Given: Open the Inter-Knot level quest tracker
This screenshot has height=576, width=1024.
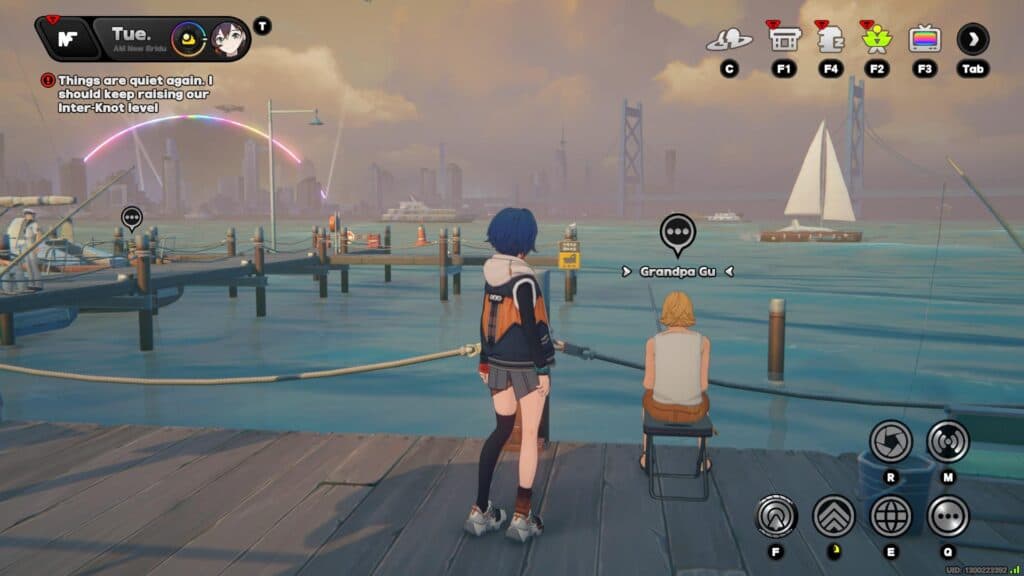Looking at the screenshot, I should pyautogui.click(x=135, y=94).
